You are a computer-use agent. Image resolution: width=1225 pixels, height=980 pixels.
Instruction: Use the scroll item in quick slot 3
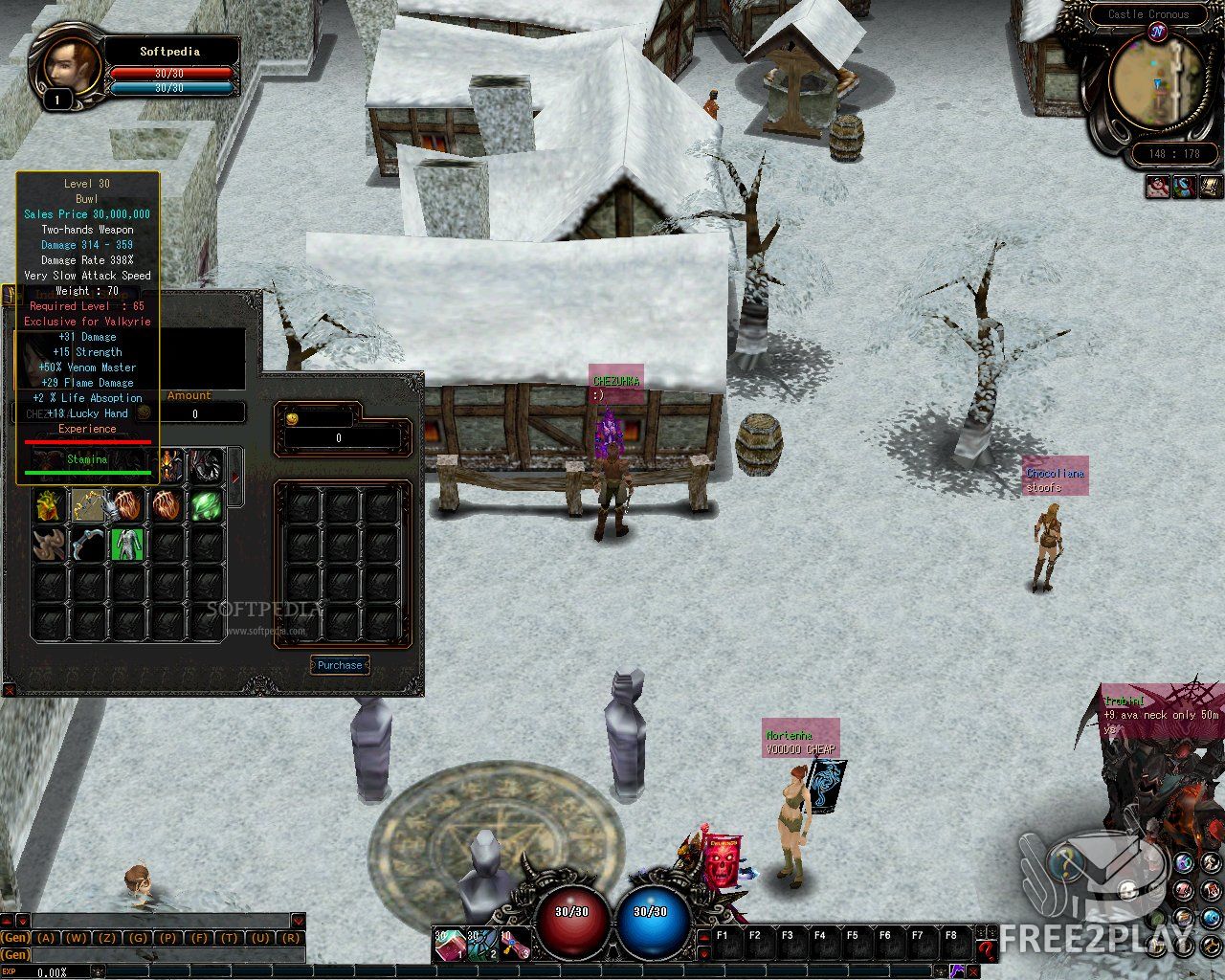(515, 945)
